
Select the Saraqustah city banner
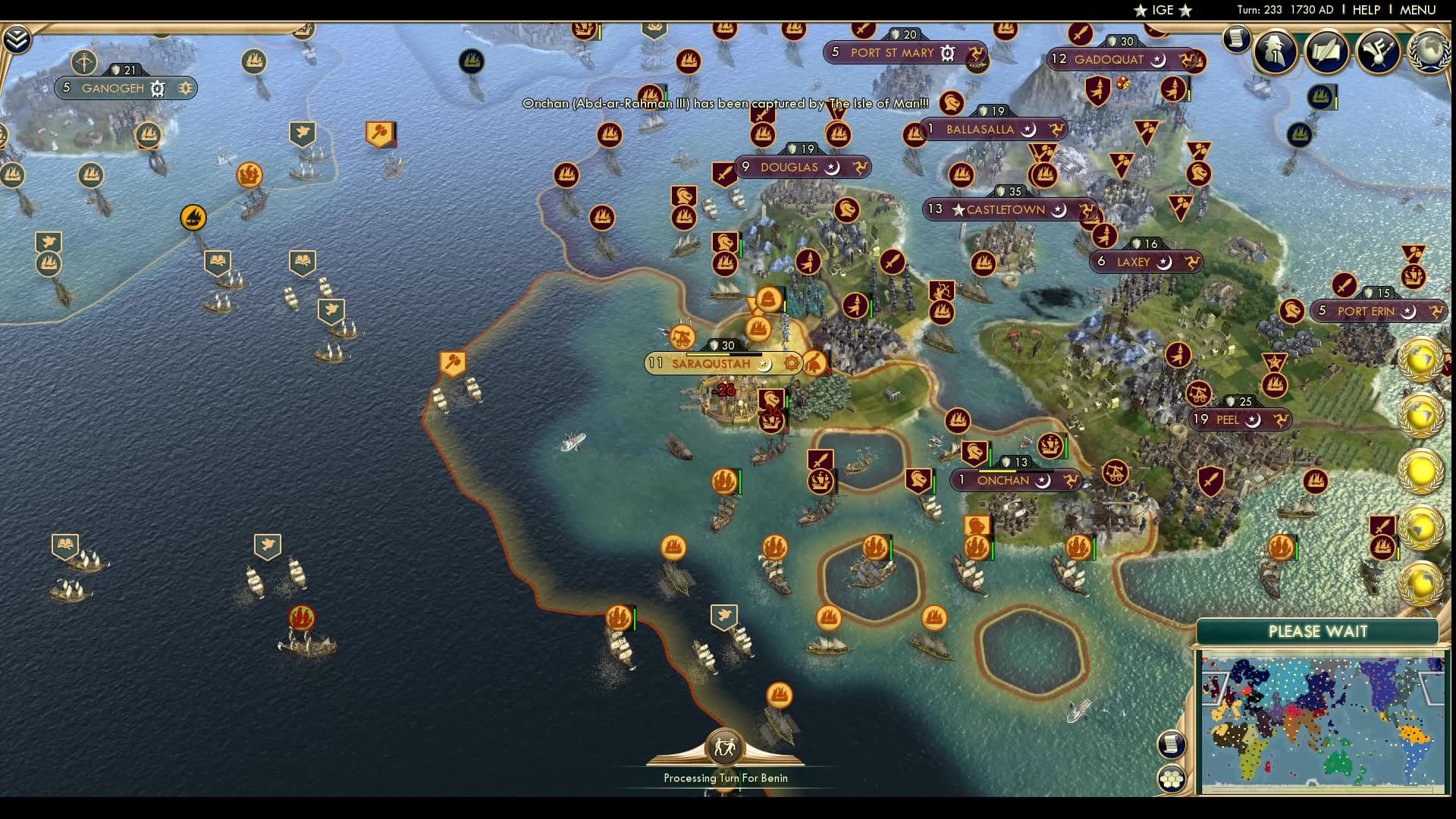711,364
